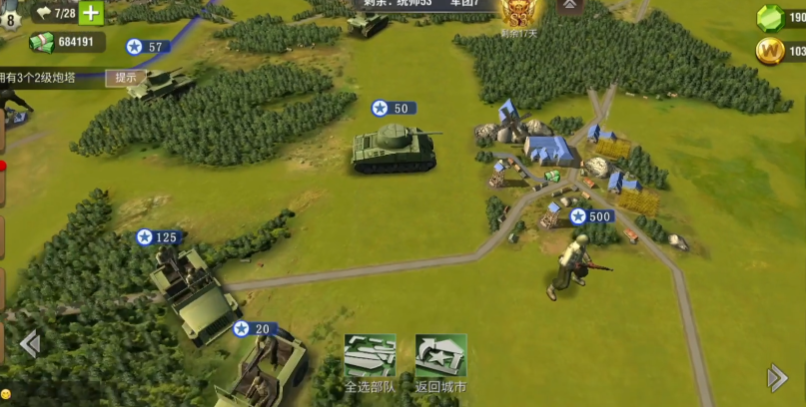Select all troops with 全选部队
Image resolution: width=806 pixels, height=407 pixels.
(x=369, y=362)
